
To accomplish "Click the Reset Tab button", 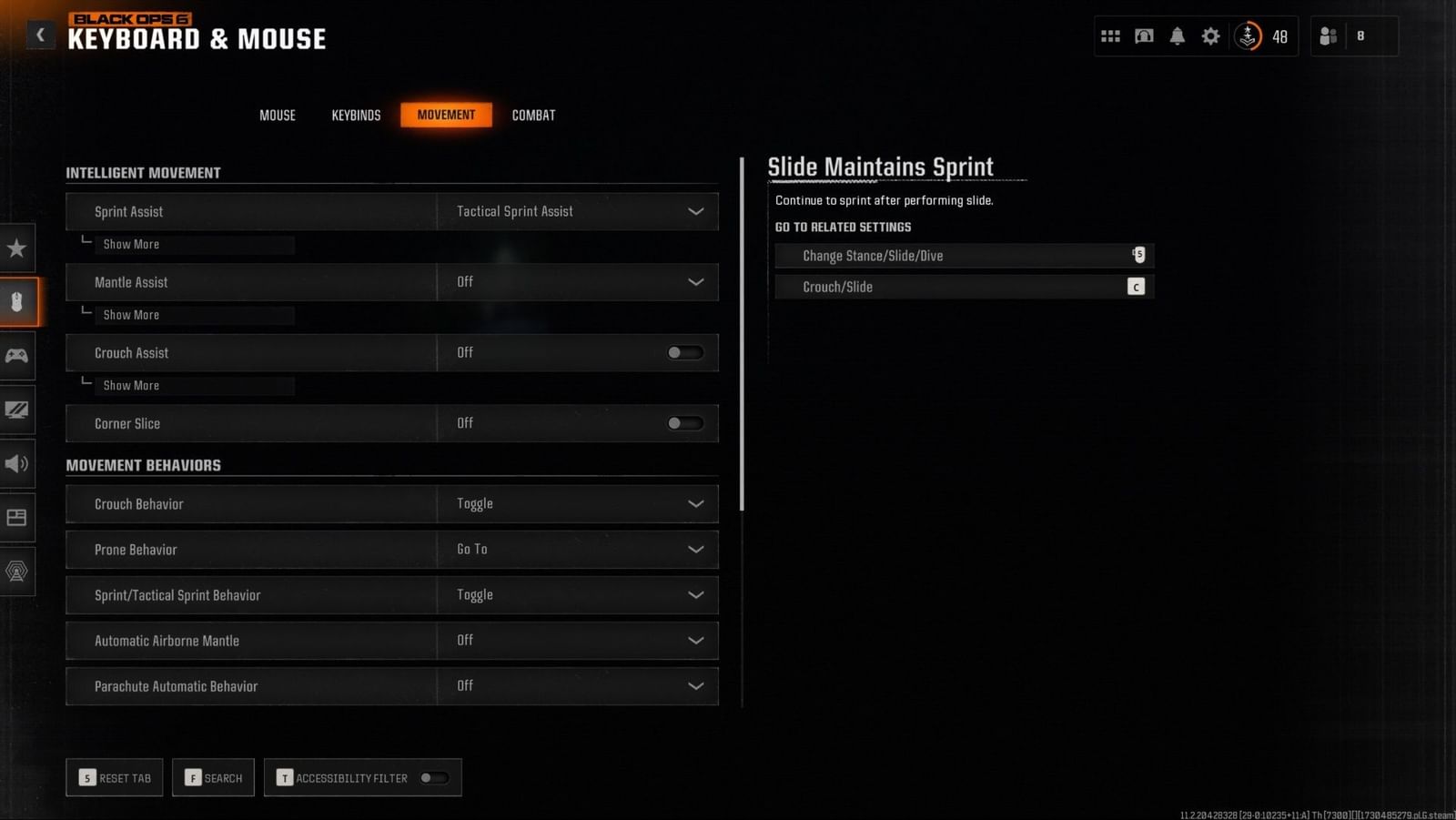I will tap(114, 777).
